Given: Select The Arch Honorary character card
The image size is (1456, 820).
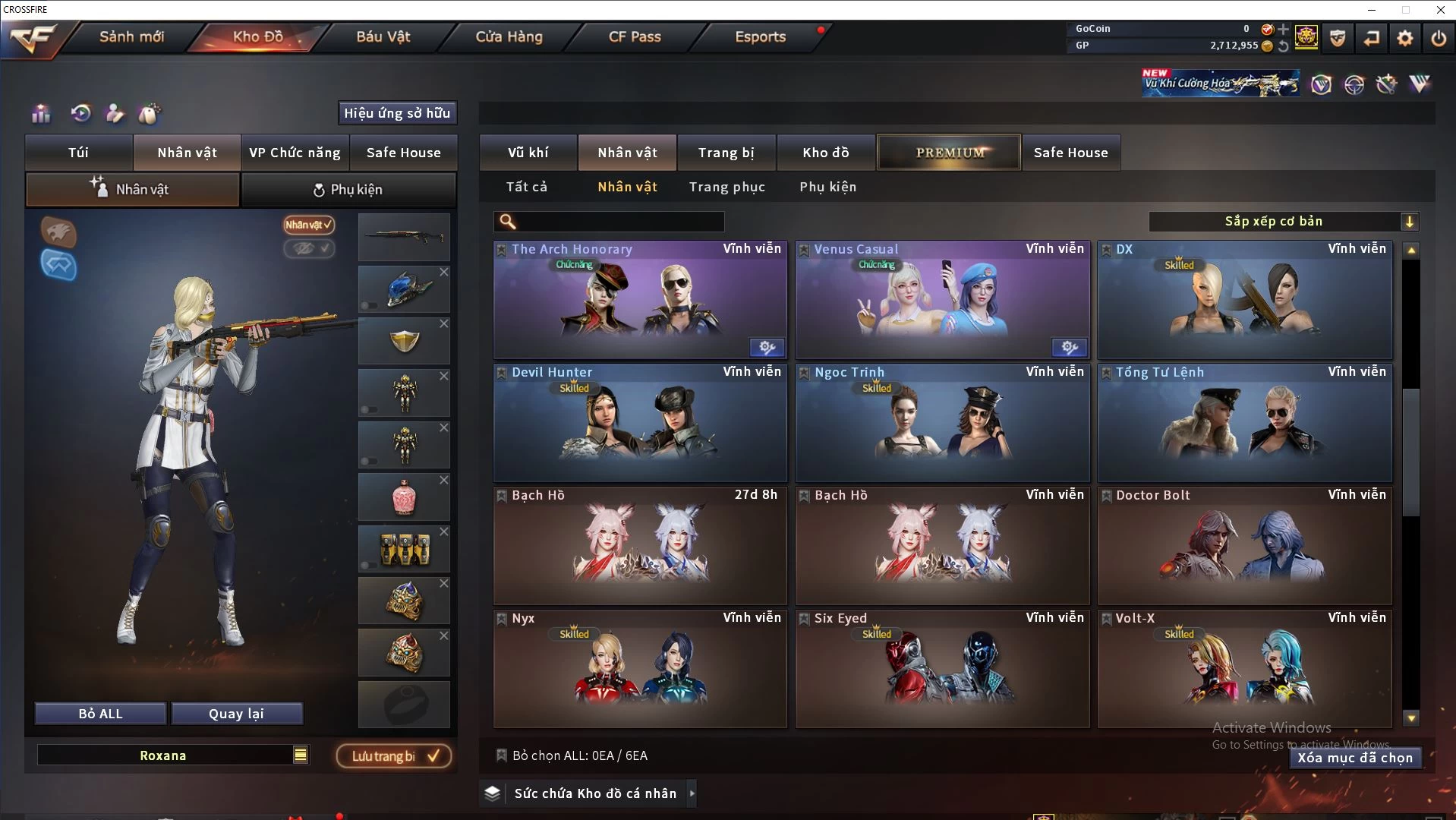Looking at the screenshot, I should point(639,300).
